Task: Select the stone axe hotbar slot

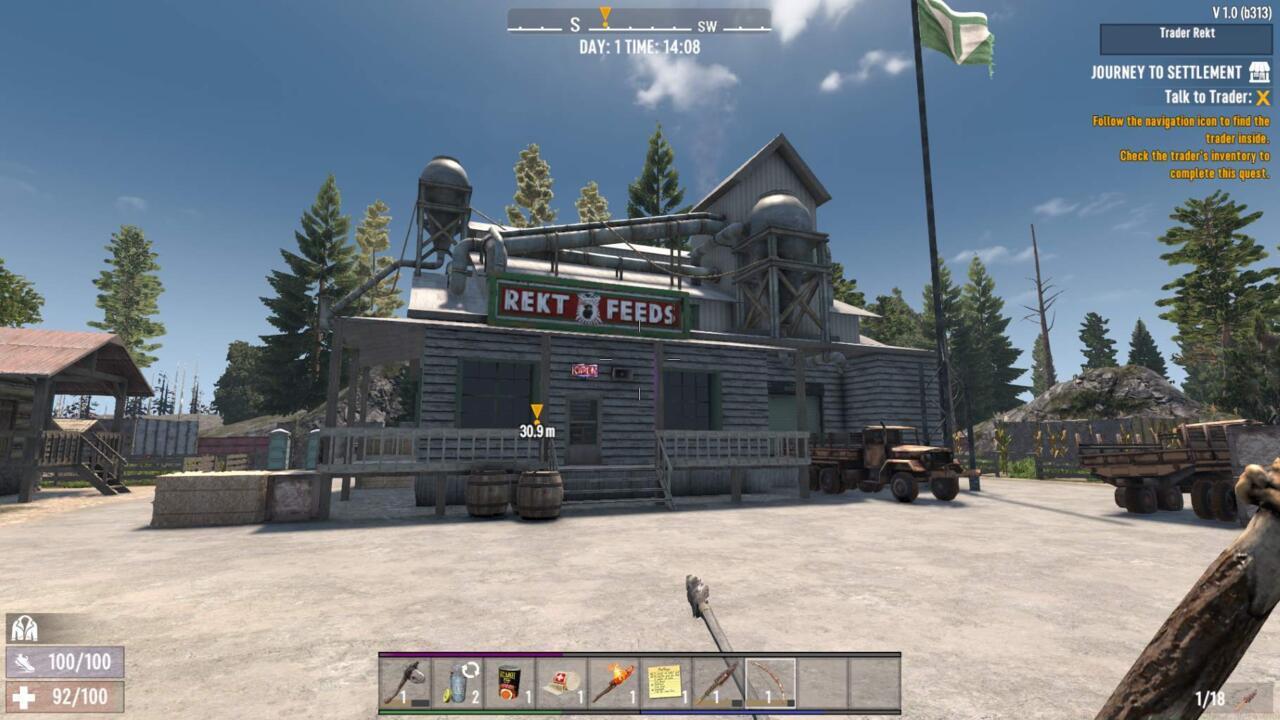Action: [x=406, y=682]
